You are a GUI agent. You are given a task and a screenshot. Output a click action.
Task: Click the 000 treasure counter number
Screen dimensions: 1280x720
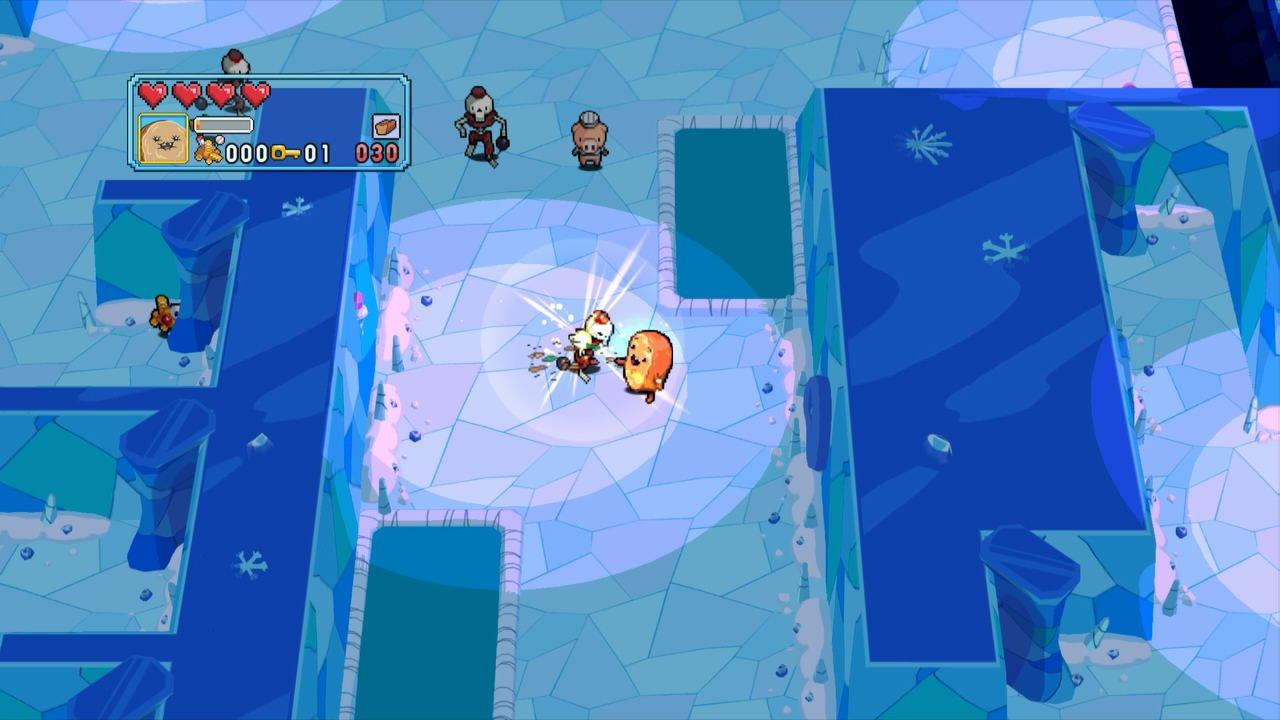[246, 152]
